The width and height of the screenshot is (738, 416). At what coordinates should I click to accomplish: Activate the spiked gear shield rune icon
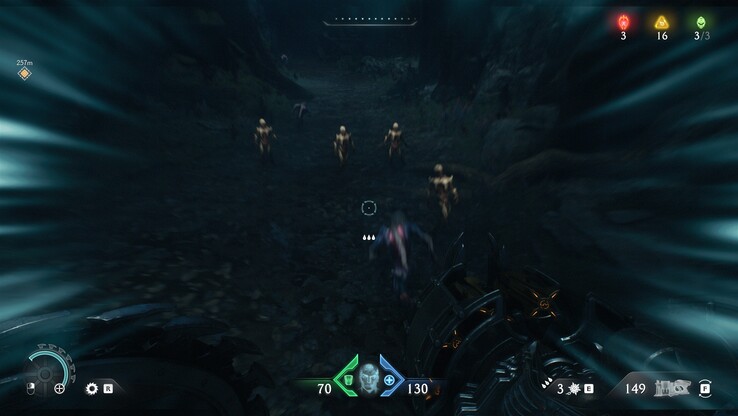pos(92,388)
